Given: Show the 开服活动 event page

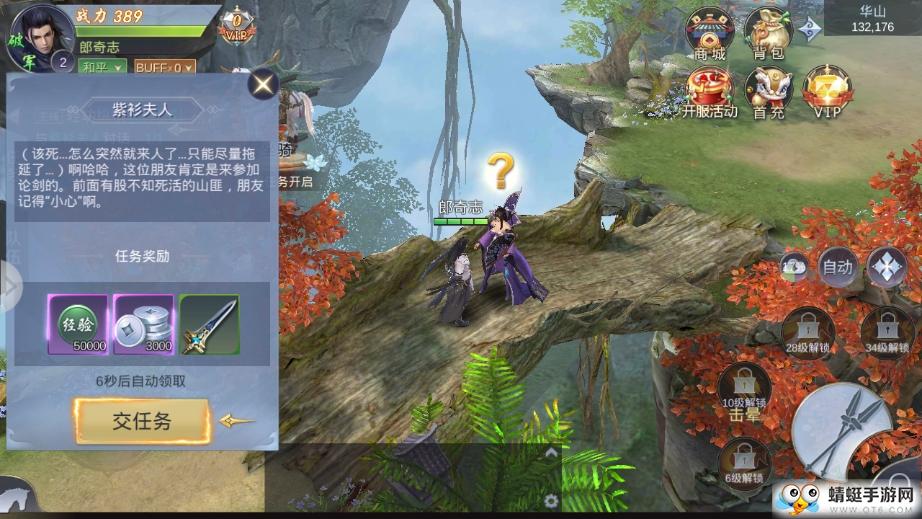Looking at the screenshot, I should click(708, 92).
